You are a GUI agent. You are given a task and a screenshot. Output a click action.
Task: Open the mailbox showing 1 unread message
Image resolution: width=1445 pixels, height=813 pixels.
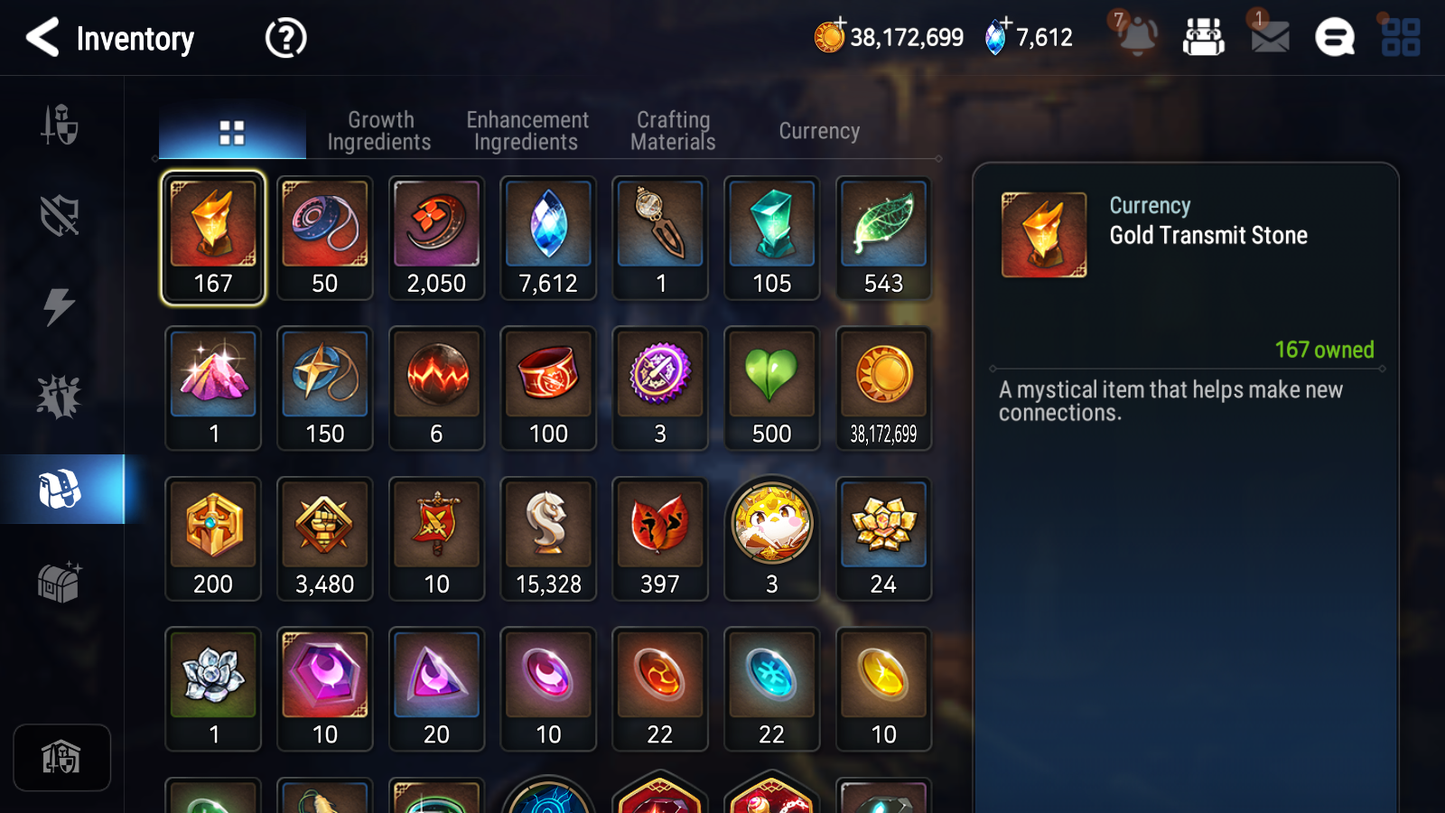coord(1268,36)
